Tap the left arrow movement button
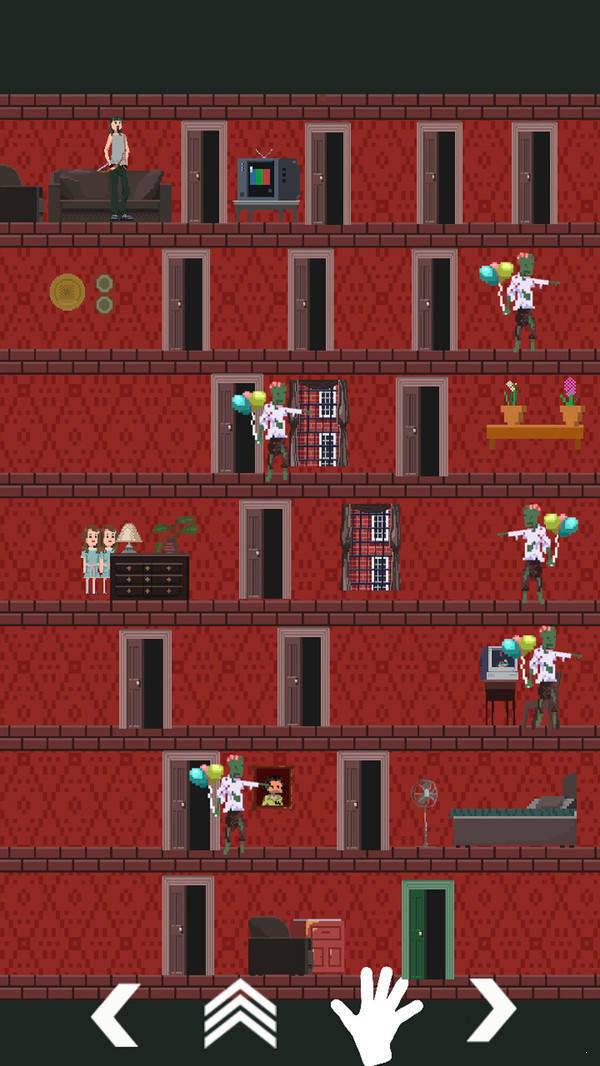 (116, 1014)
